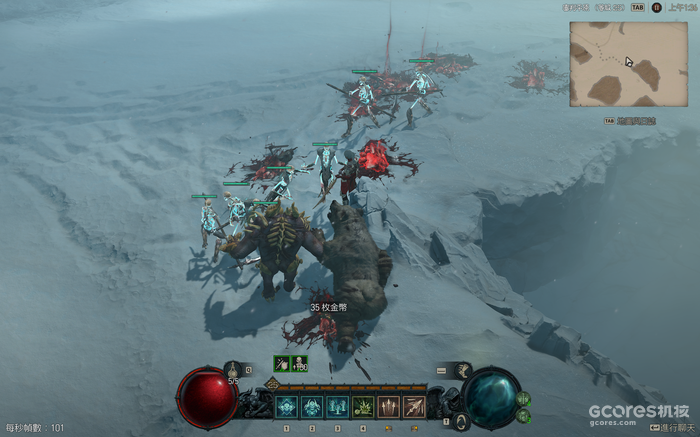Activate the skill bound to key 2
This screenshot has height=437, width=700.
[312, 407]
